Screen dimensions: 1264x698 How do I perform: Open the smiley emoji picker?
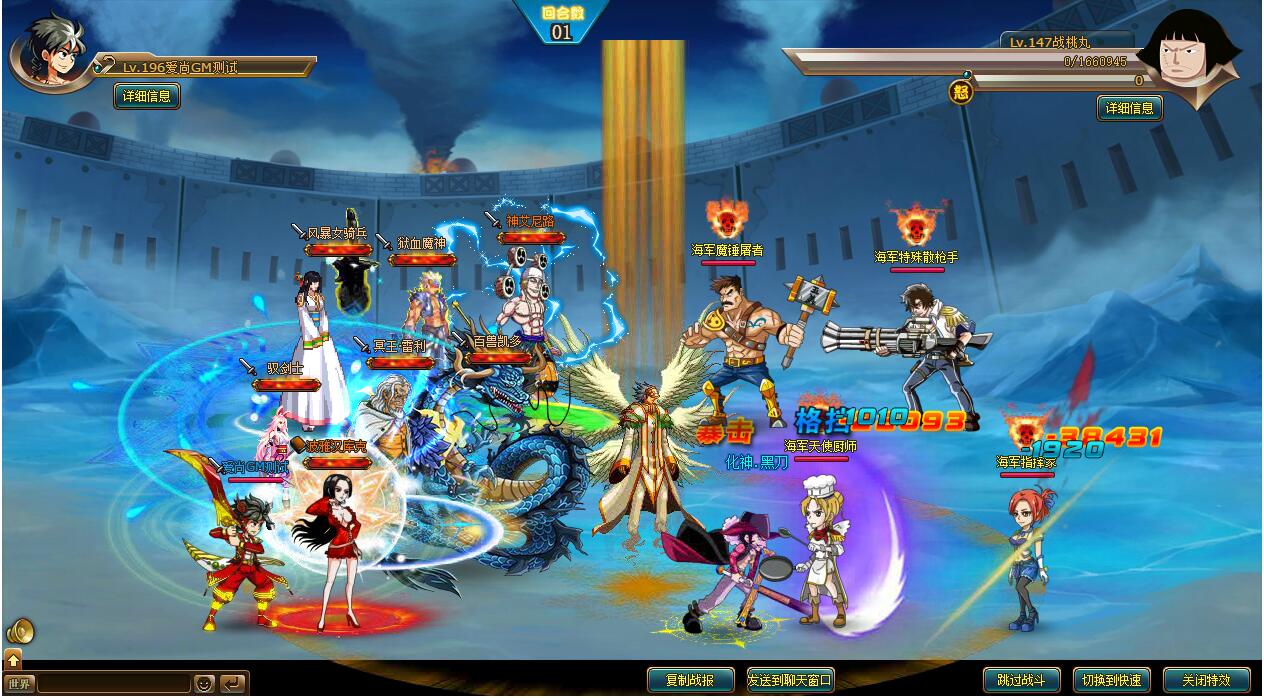pyautogui.click(x=204, y=684)
